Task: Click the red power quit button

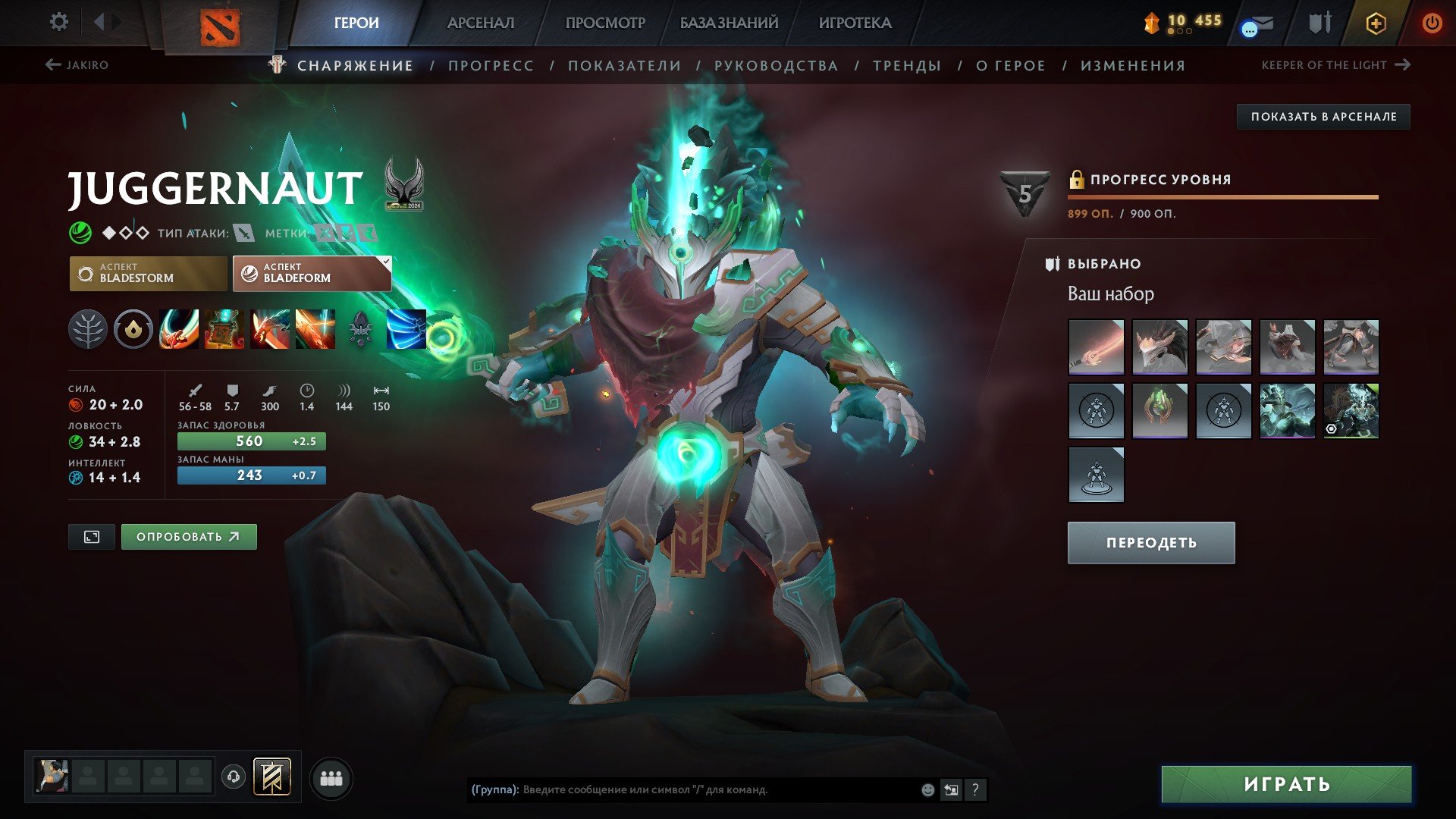Action: (x=1431, y=23)
